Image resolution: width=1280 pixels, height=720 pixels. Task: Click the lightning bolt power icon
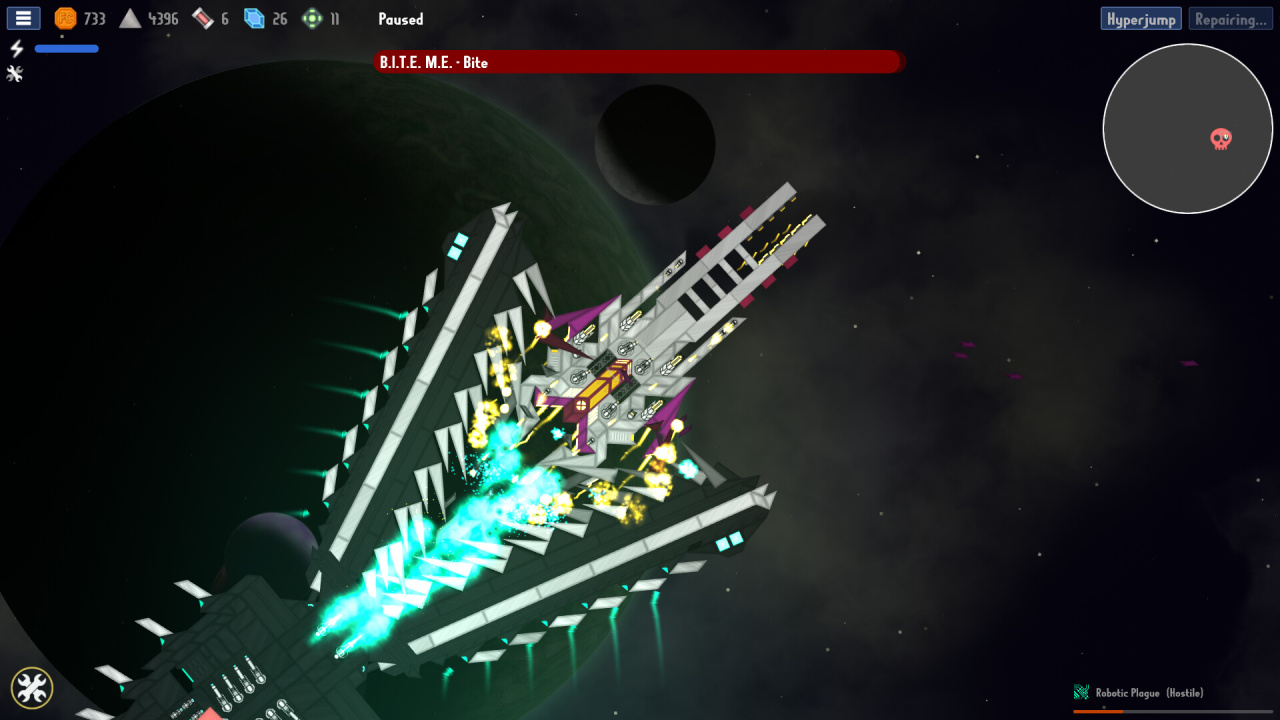pyautogui.click(x=16, y=48)
